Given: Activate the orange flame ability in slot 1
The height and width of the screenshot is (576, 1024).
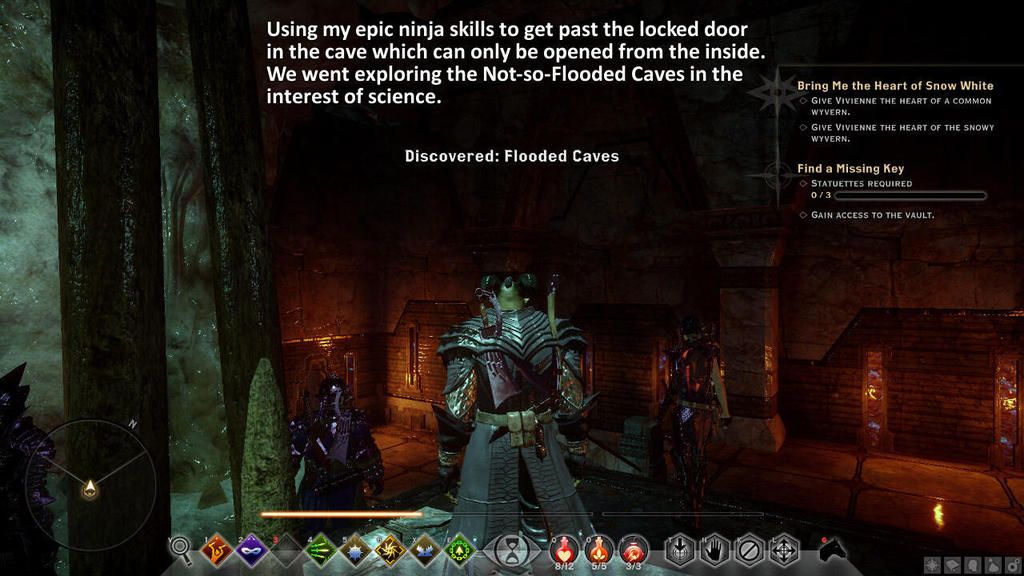Looking at the screenshot, I should (x=215, y=549).
